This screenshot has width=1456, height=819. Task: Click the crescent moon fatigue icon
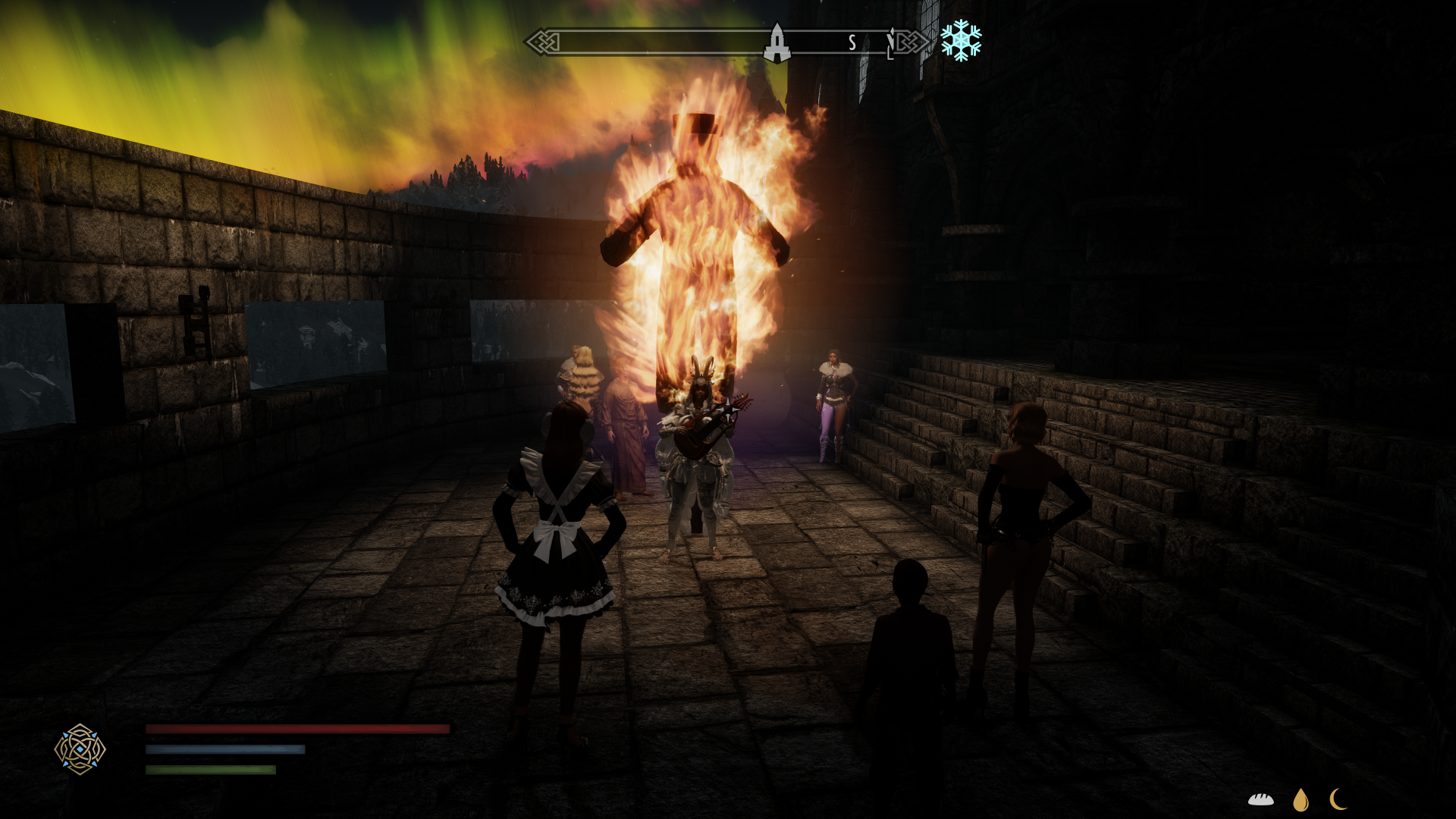coord(1338,799)
